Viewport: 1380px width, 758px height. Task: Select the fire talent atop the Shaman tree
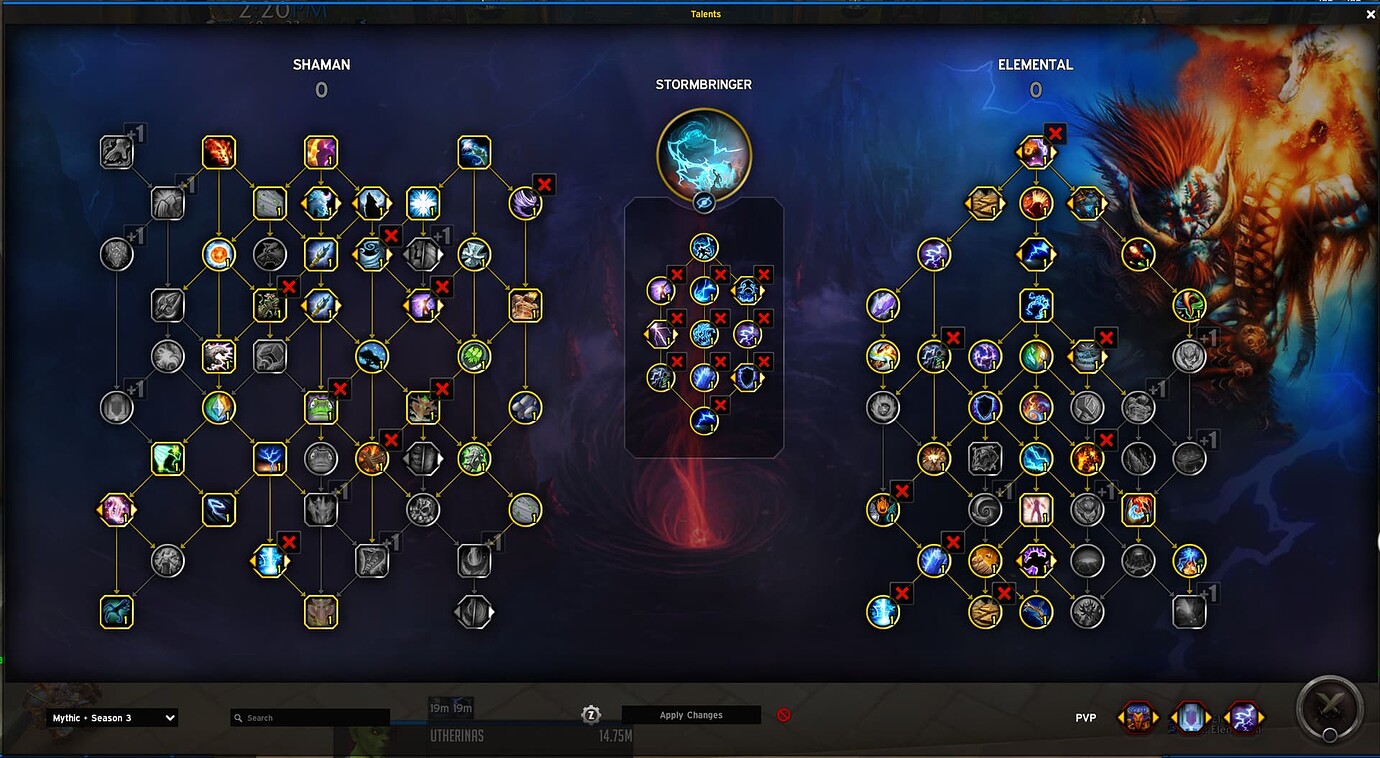coord(218,152)
